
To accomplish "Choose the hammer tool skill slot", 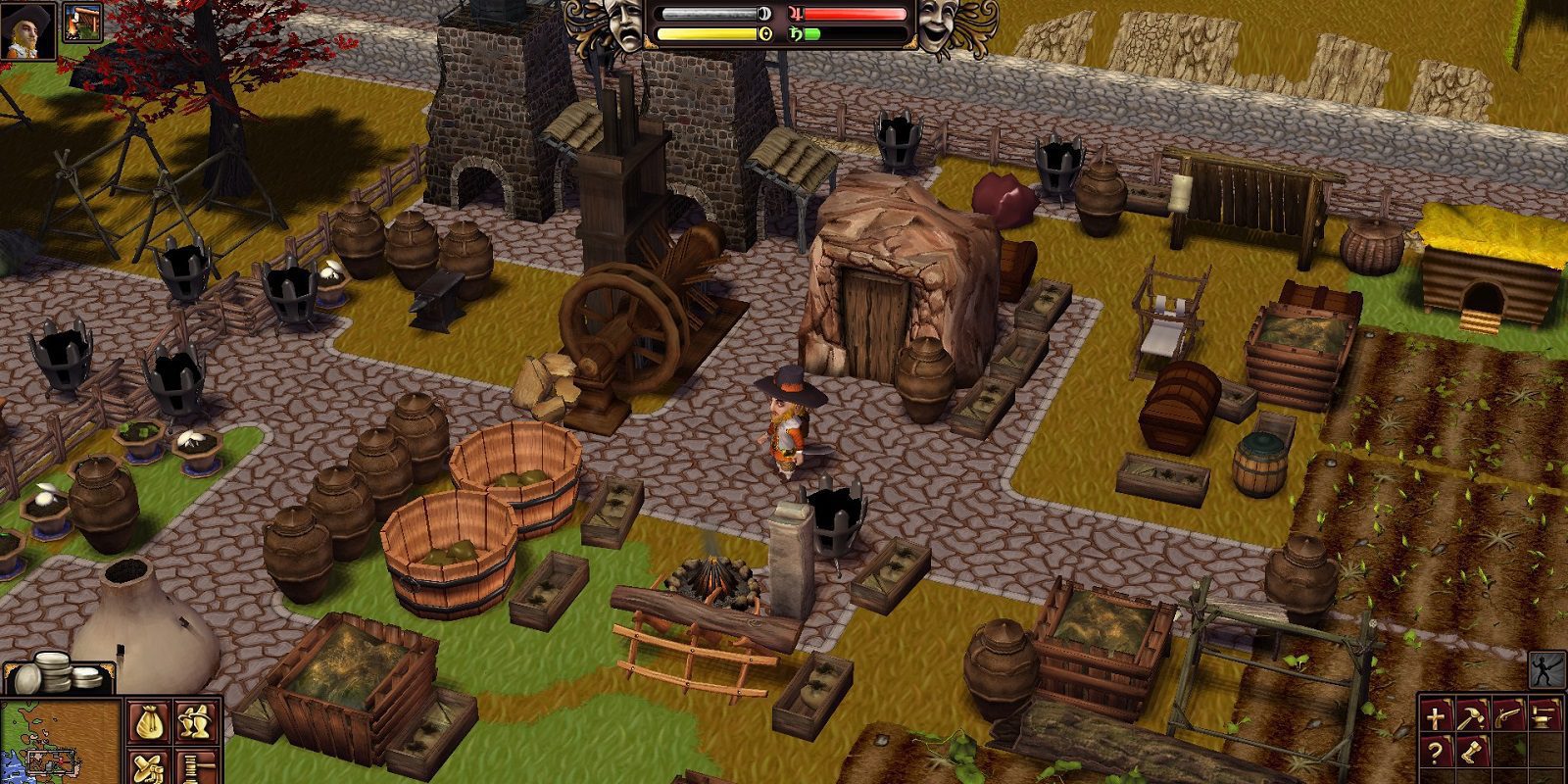I will [x=1471, y=718].
